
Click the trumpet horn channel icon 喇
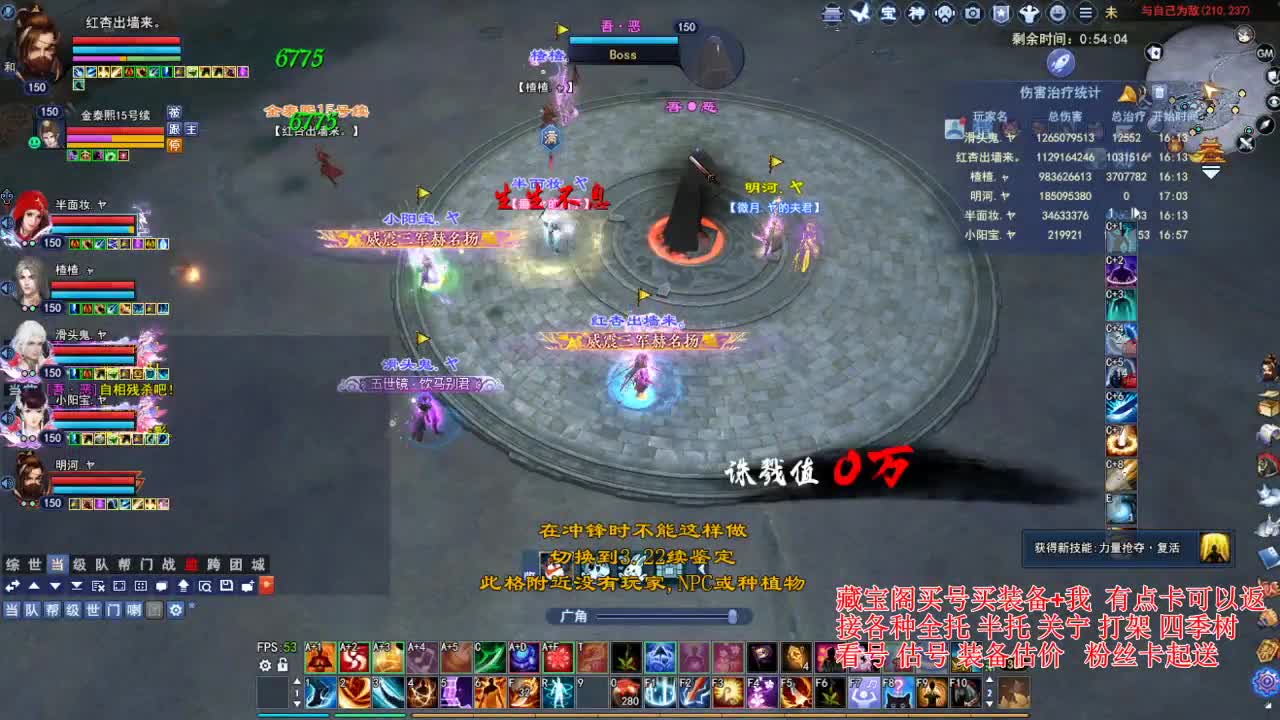coord(134,610)
